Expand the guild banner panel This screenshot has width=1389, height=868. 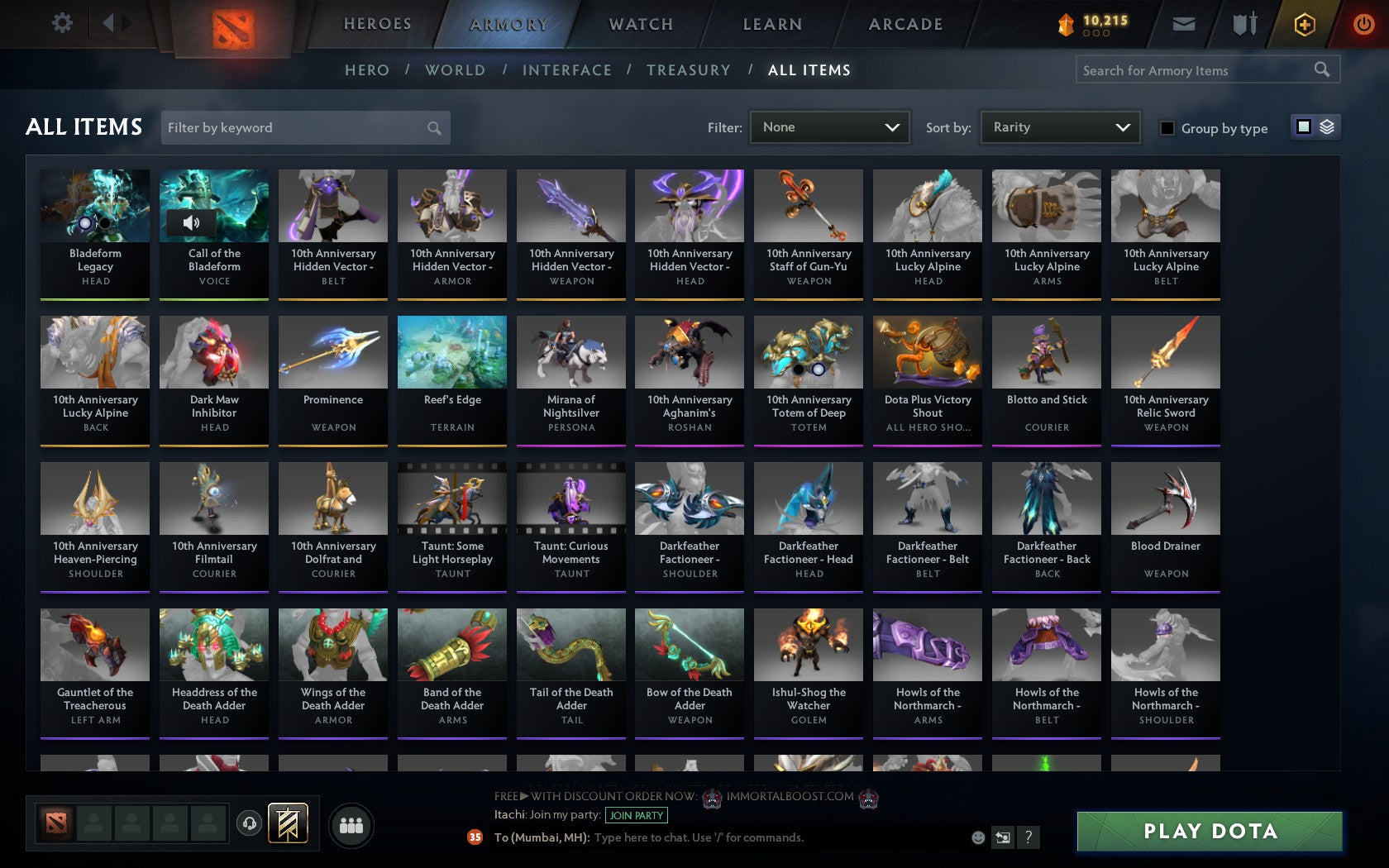click(x=288, y=823)
